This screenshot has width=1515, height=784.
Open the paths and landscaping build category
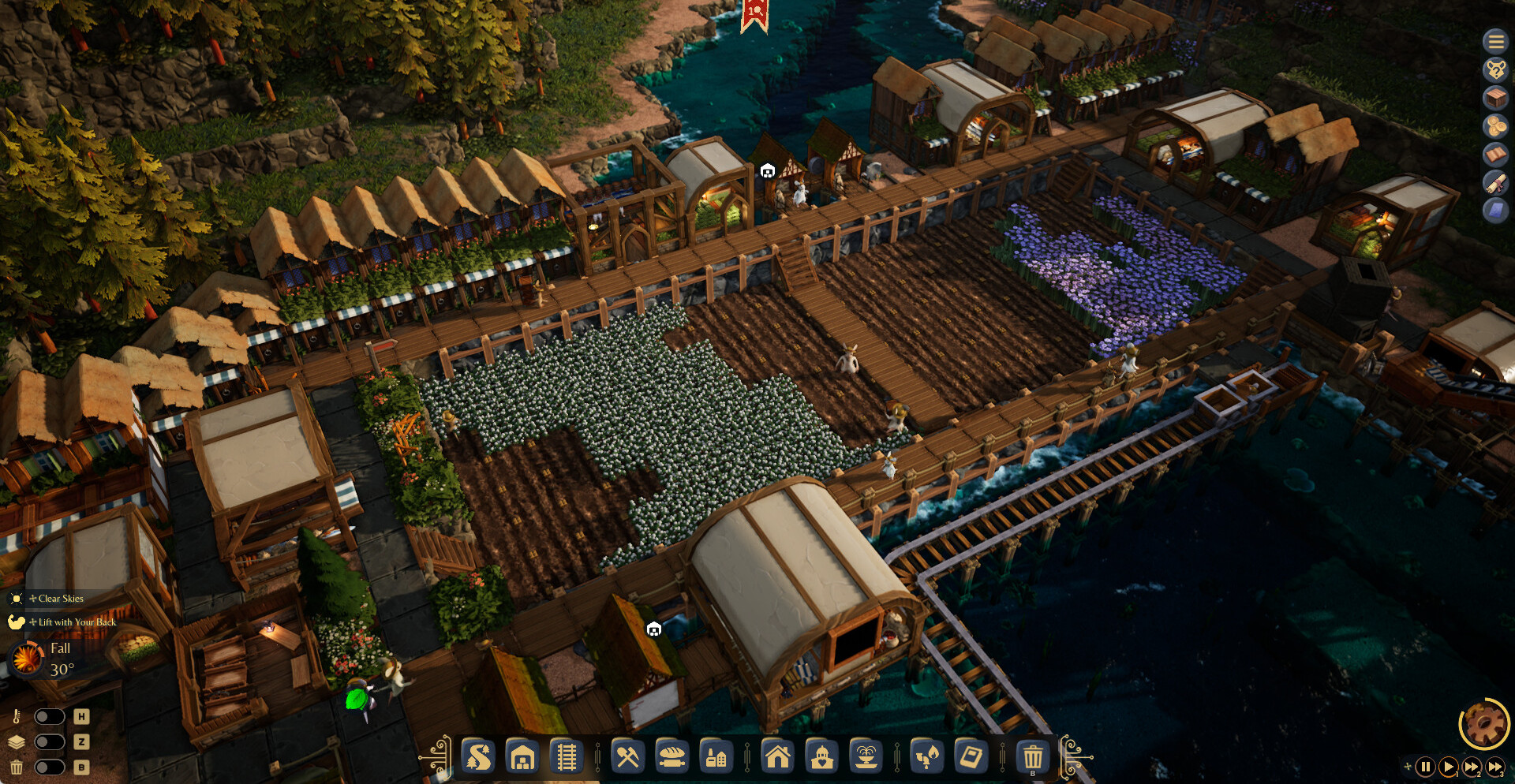pyautogui.click(x=478, y=757)
